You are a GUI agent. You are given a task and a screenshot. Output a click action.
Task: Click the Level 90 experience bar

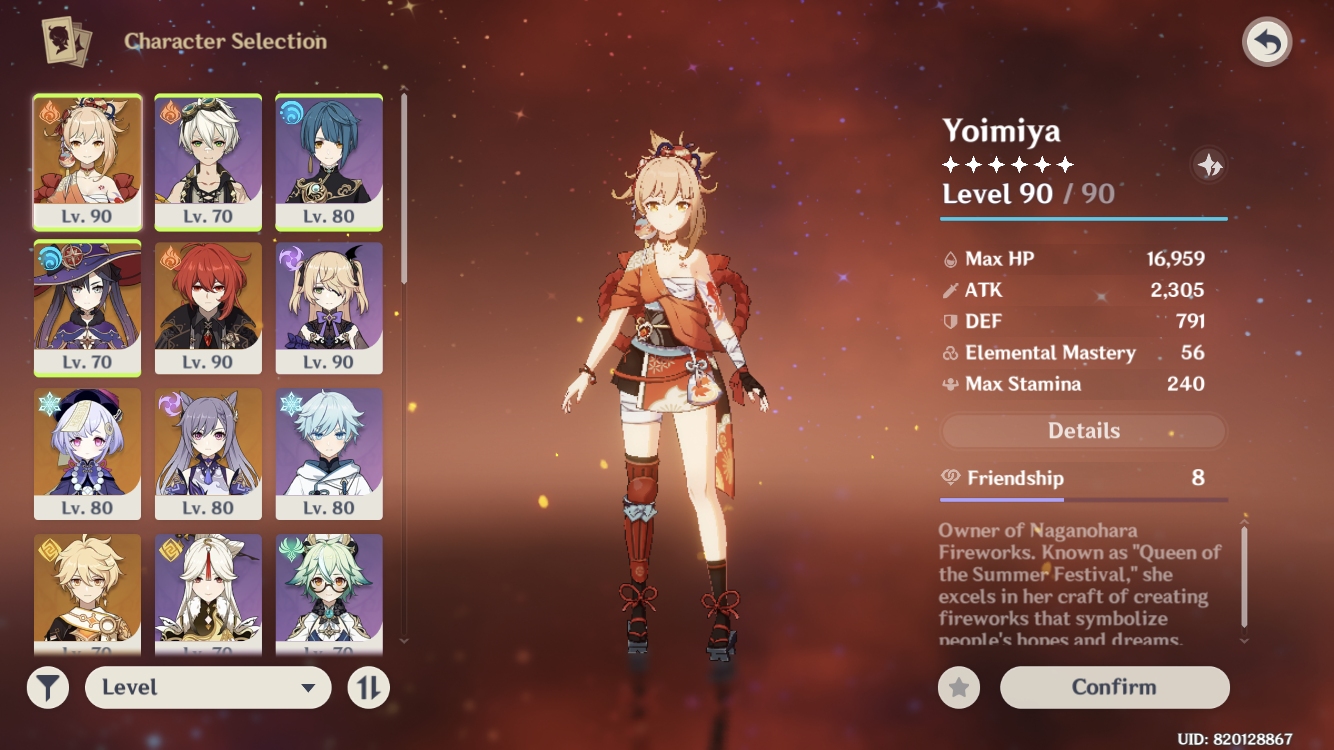coord(1083,216)
